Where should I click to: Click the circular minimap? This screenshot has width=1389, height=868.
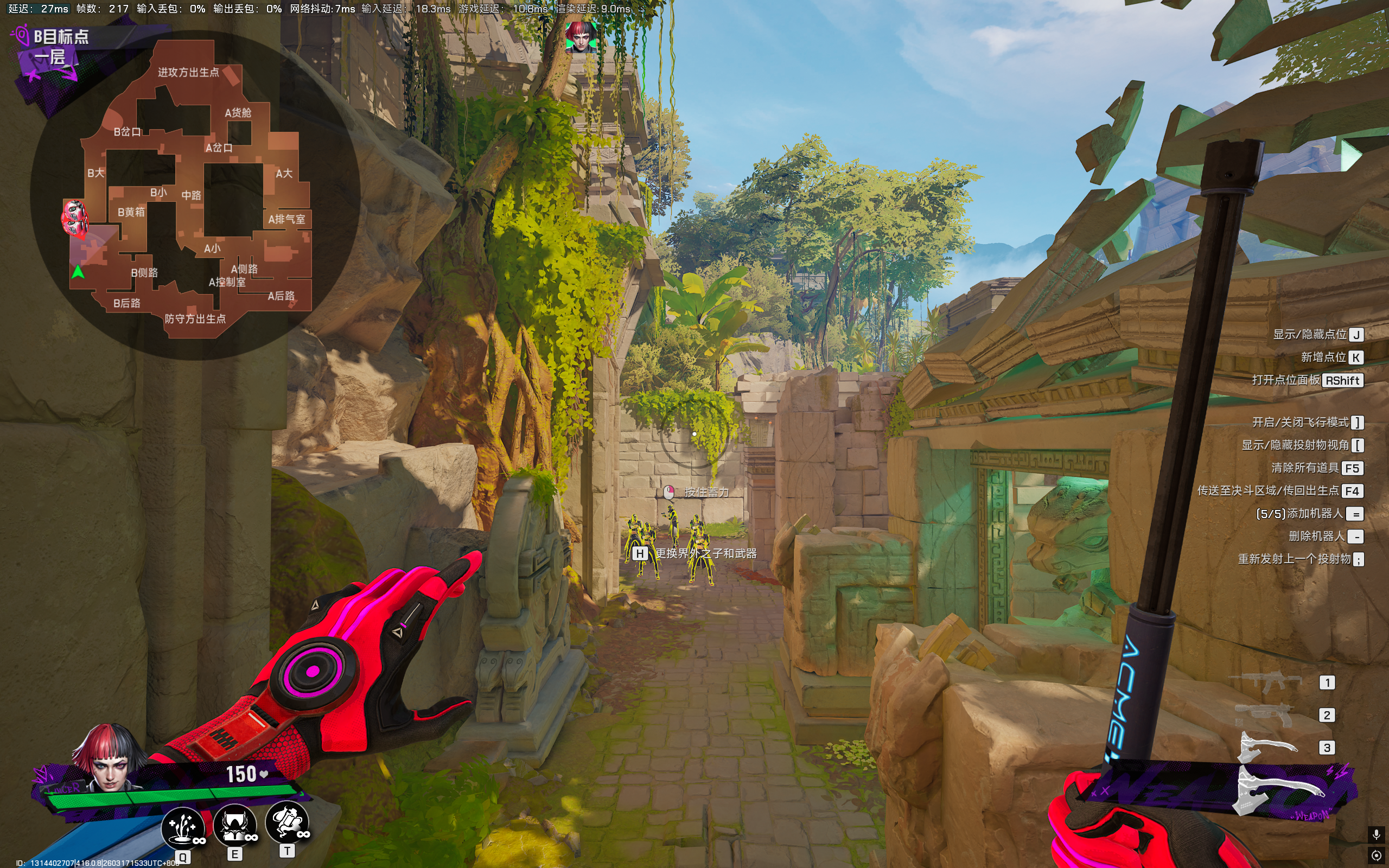point(195,195)
